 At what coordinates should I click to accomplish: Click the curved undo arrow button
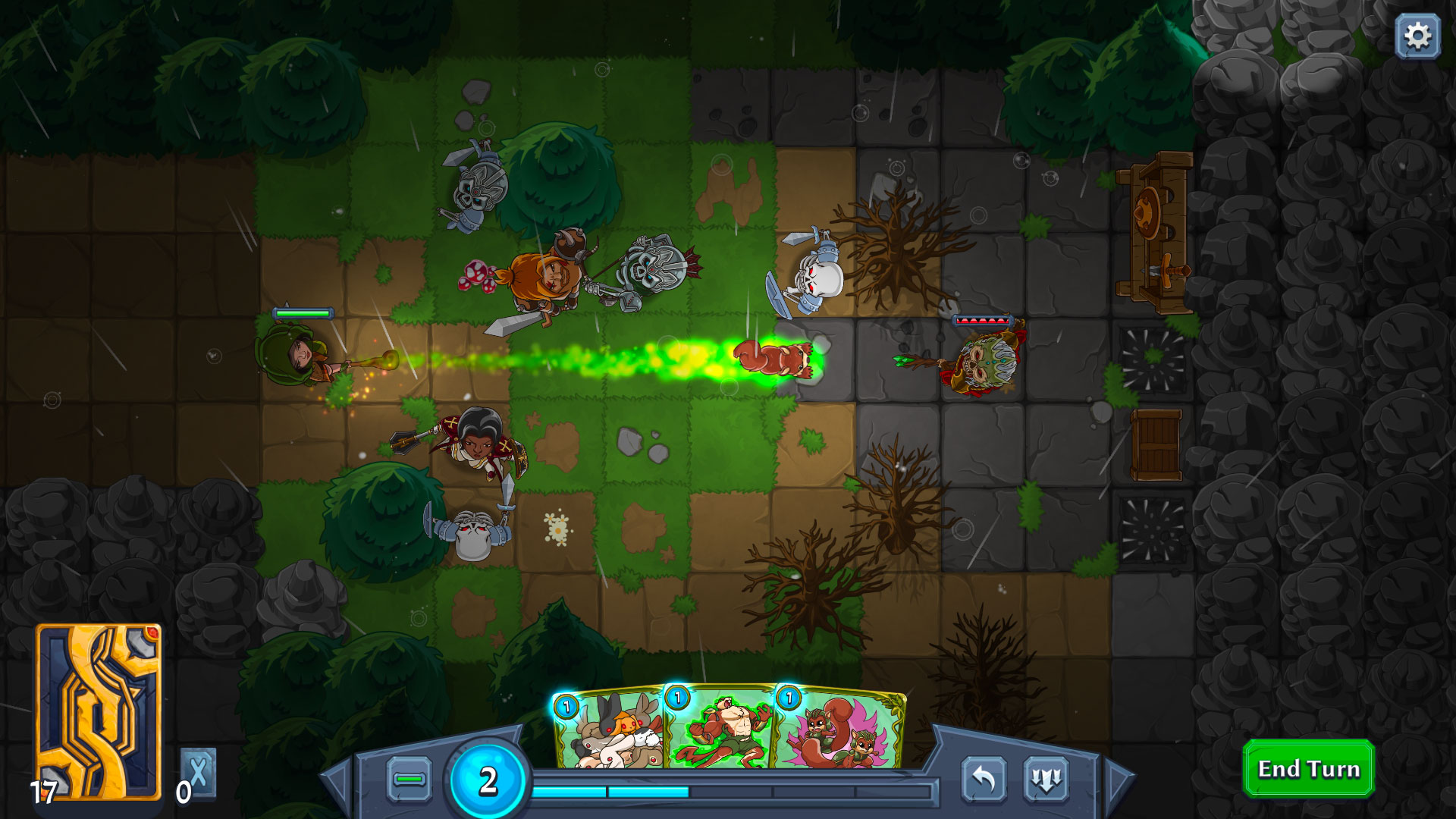(x=984, y=779)
